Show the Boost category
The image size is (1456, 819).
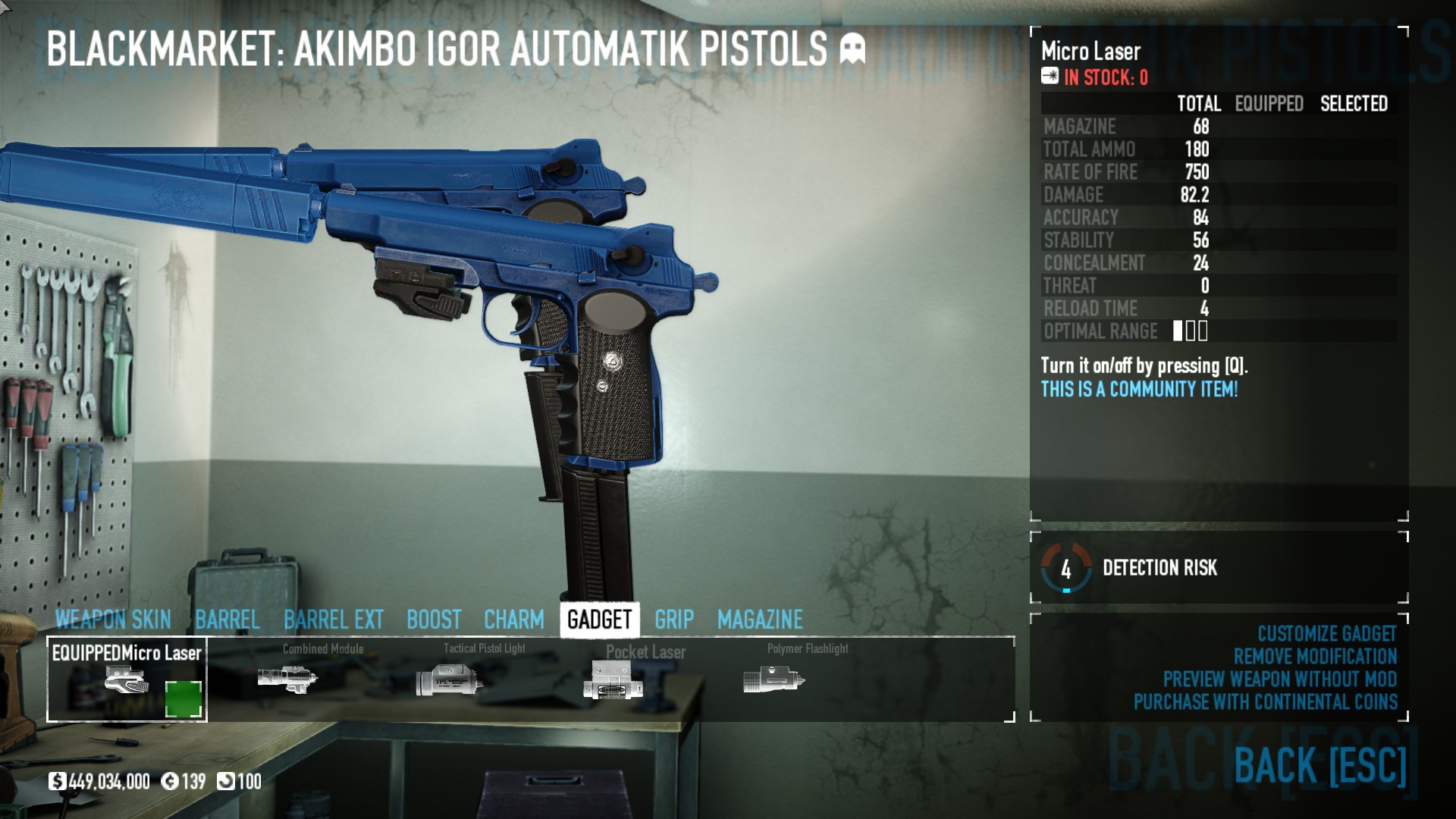coord(434,620)
